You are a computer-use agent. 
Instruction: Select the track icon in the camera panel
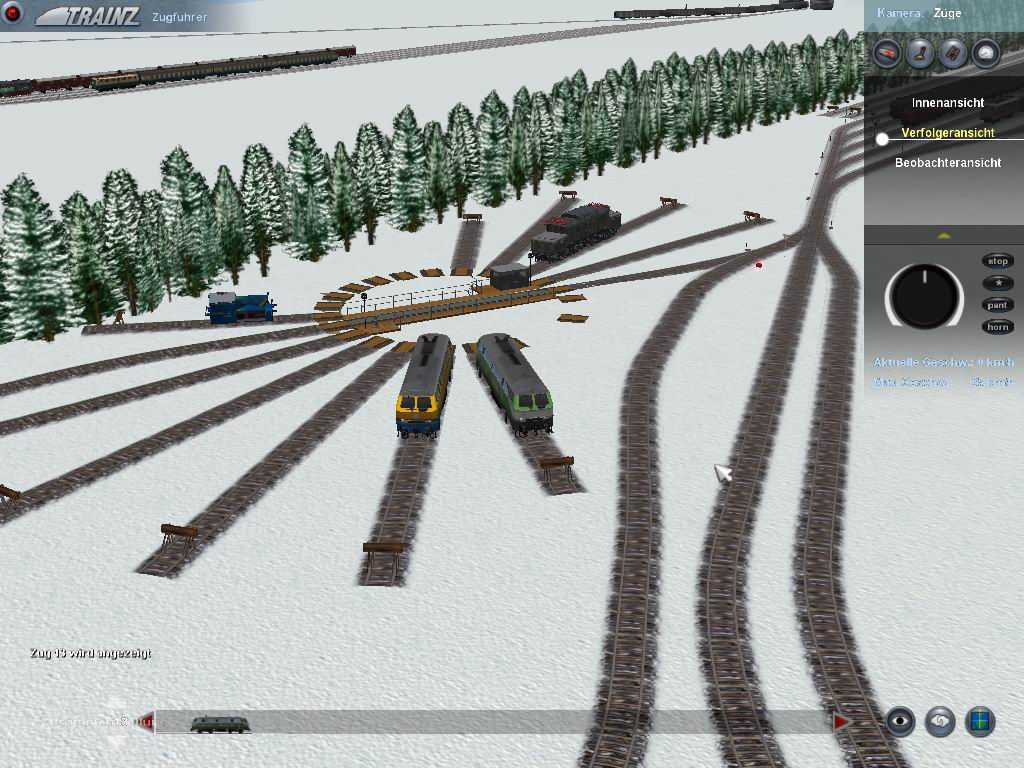click(953, 52)
